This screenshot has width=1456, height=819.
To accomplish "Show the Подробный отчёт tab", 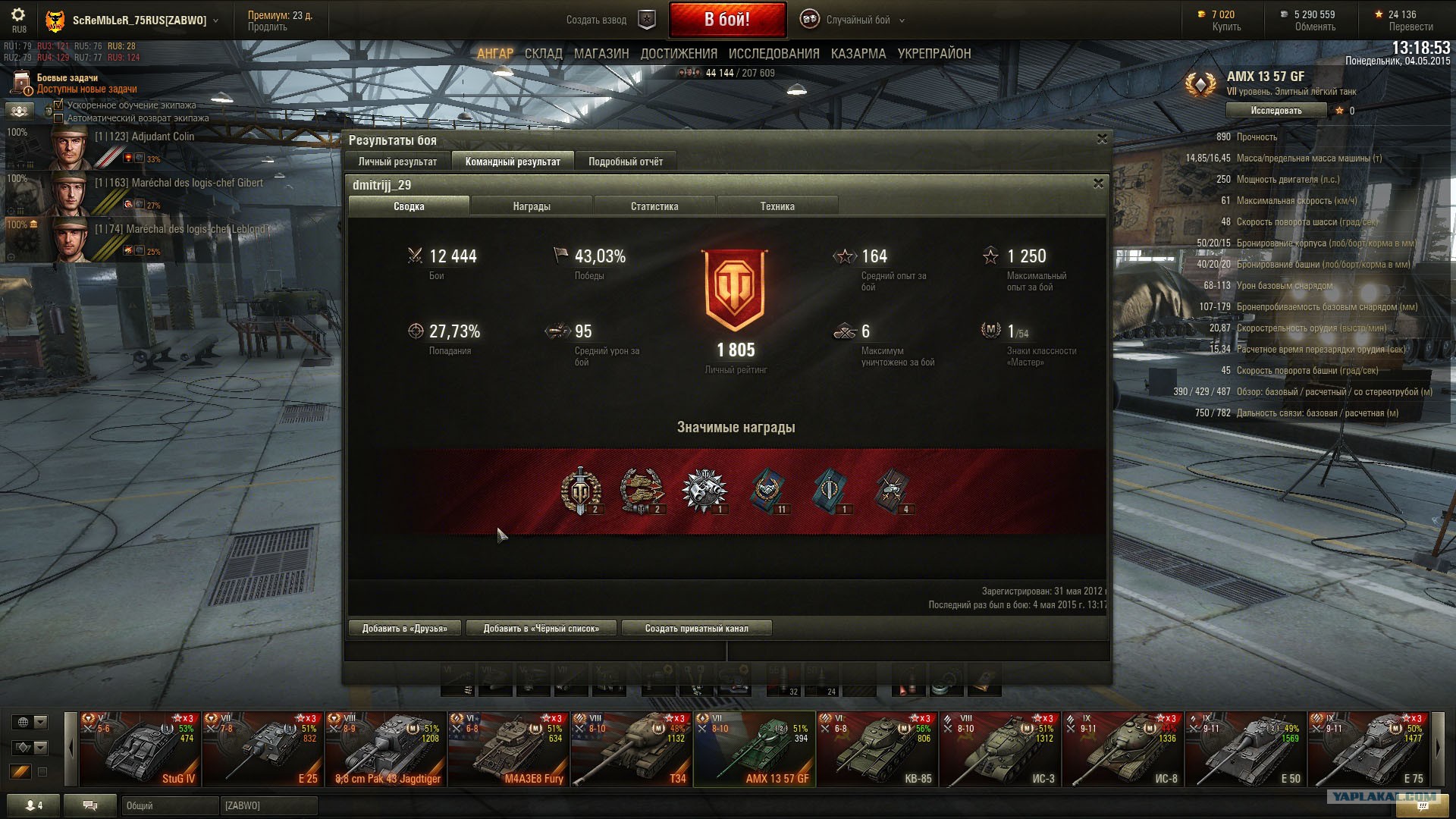I will [x=626, y=162].
